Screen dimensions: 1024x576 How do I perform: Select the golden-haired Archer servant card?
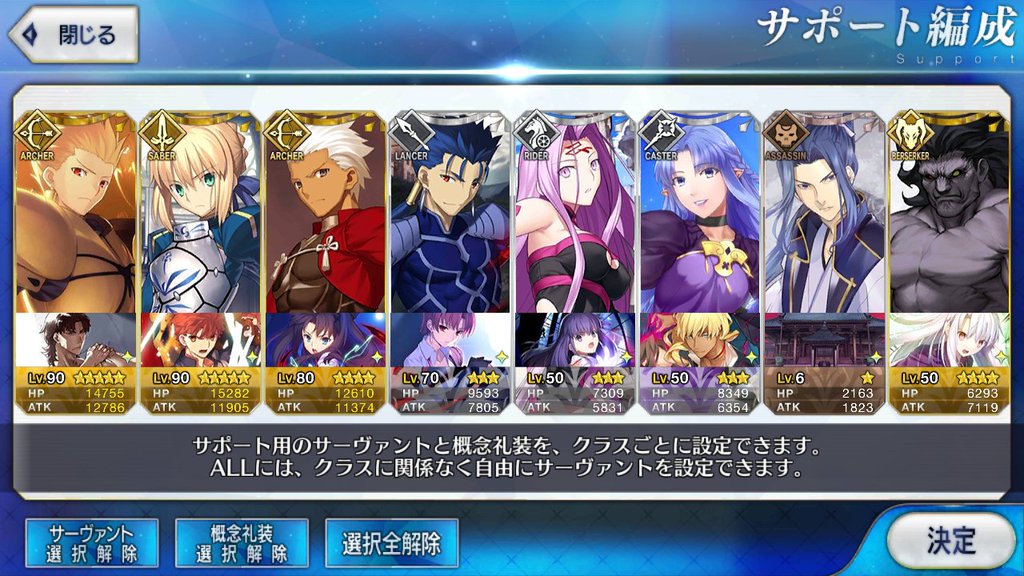pyautogui.click(x=76, y=215)
